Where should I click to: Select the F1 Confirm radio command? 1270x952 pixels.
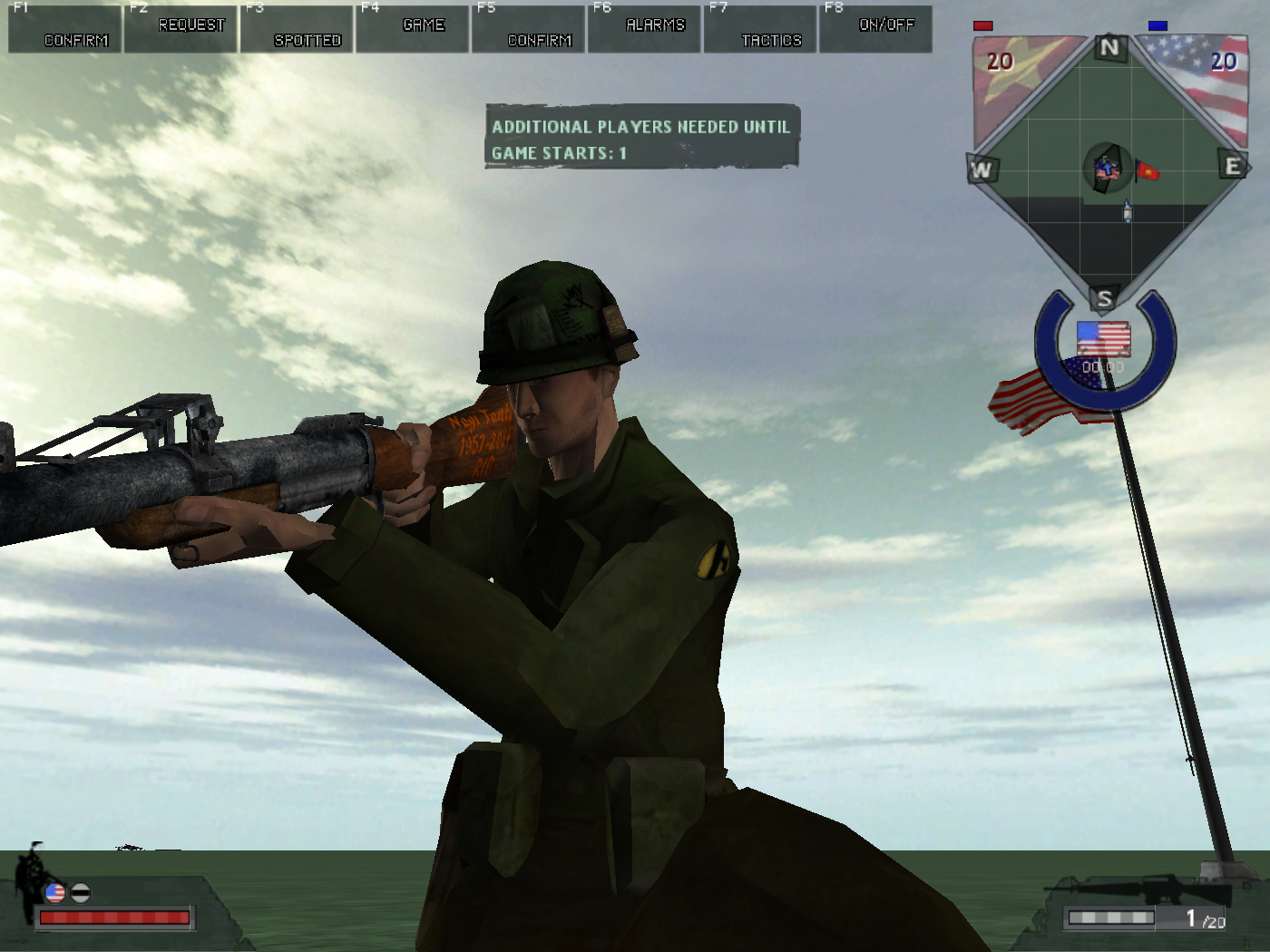tap(65, 30)
